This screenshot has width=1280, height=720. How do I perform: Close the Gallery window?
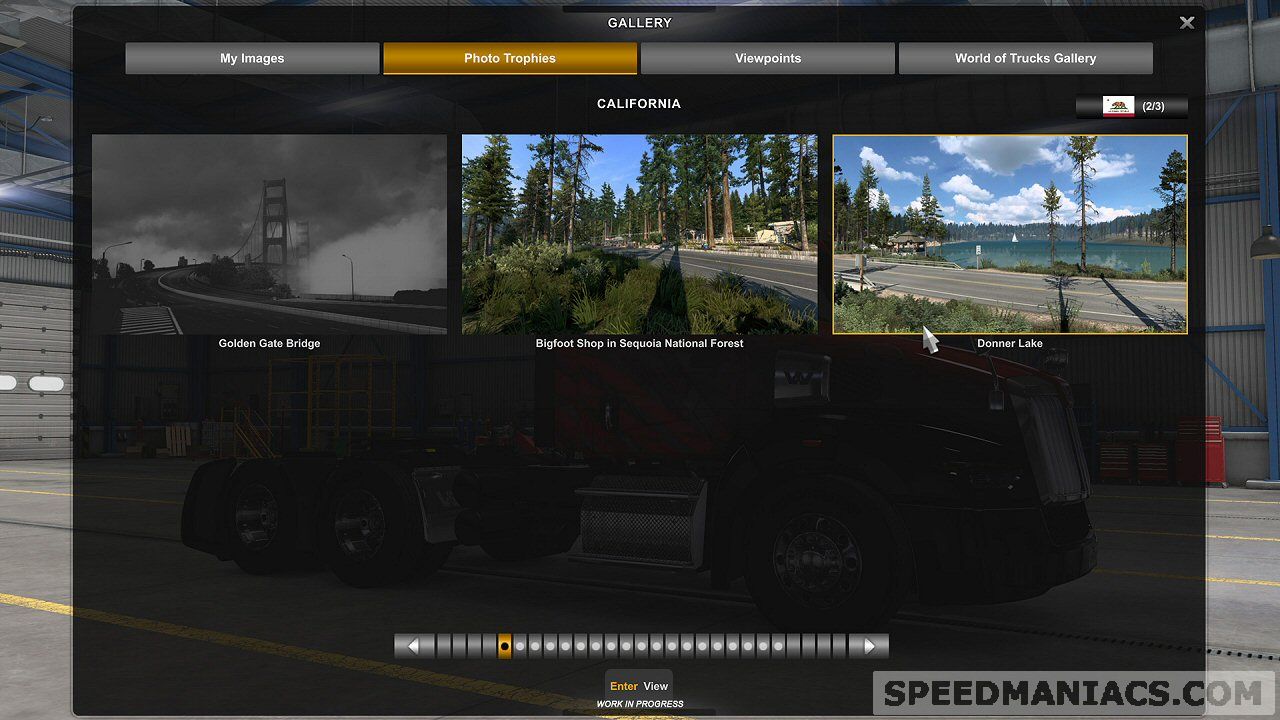pyautogui.click(x=1187, y=23)
